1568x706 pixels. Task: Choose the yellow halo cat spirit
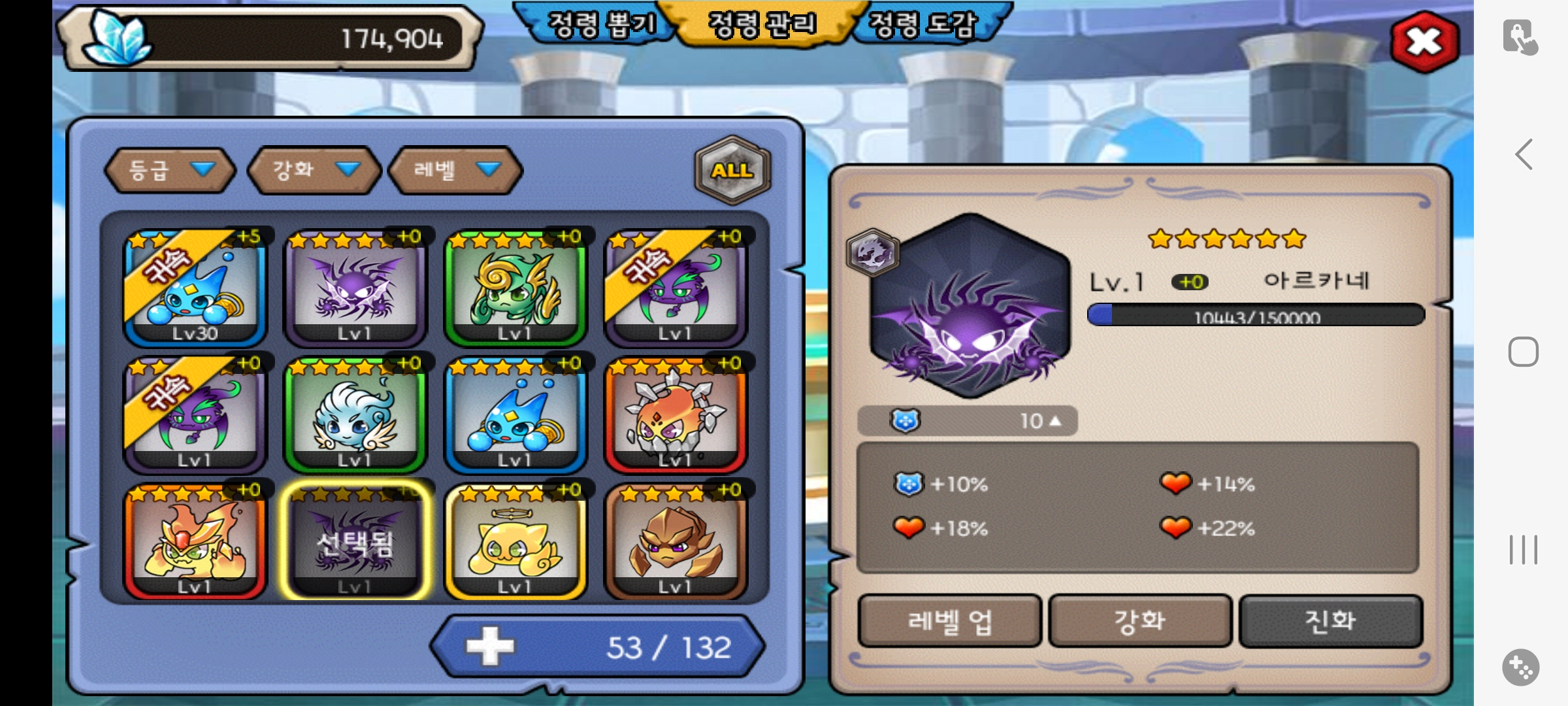(515, 541)
